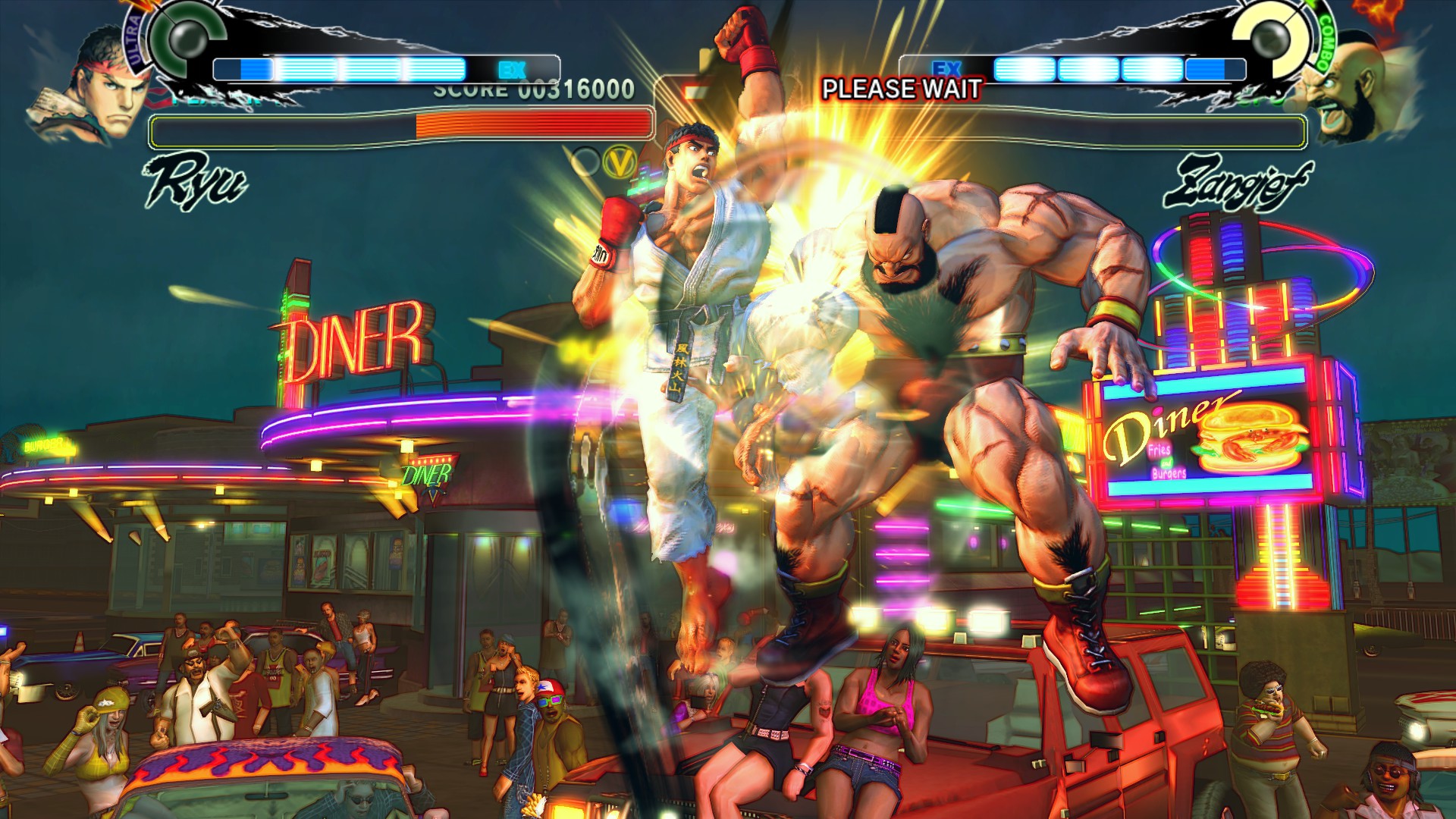Viewport: 1456px width, 819px height.
Task: Select Ryu's green Ultra gauge dial
Action: (x=186, y=36)
